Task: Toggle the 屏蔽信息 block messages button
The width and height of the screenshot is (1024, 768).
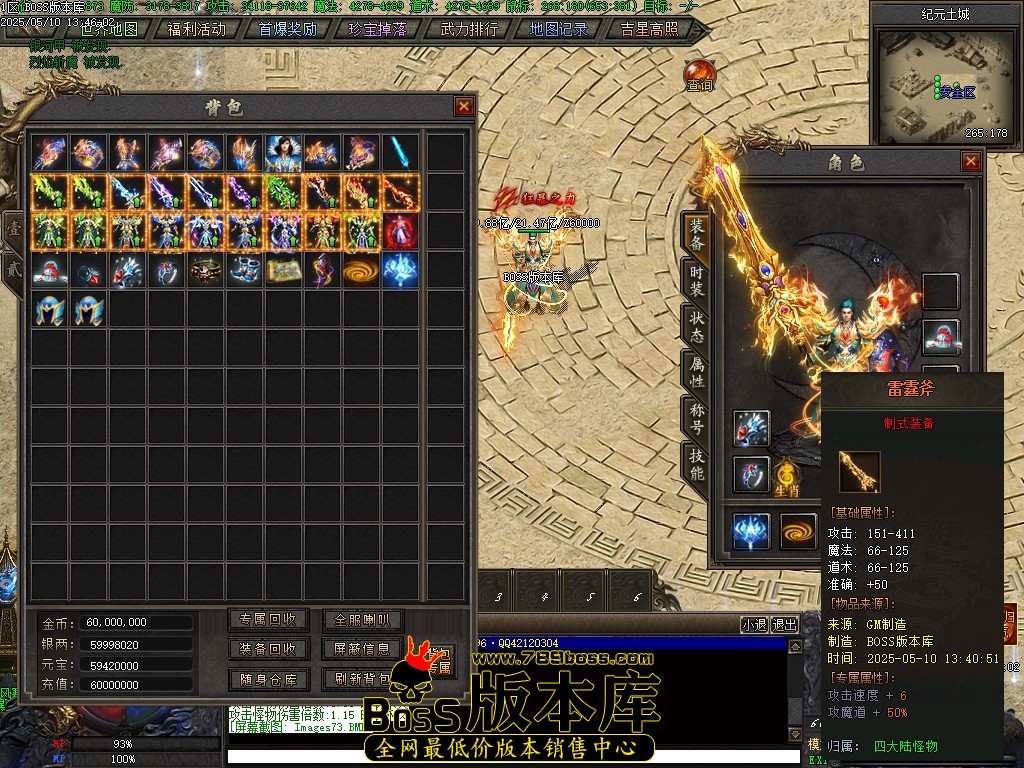Action: (x=363, y=649)
